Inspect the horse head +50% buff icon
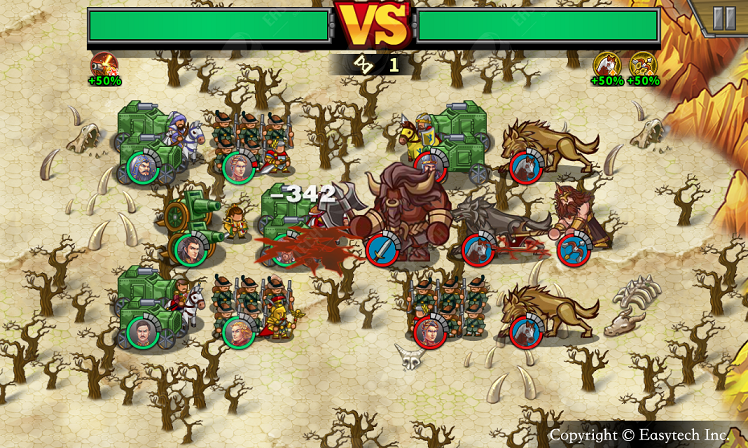 (607, 66)
